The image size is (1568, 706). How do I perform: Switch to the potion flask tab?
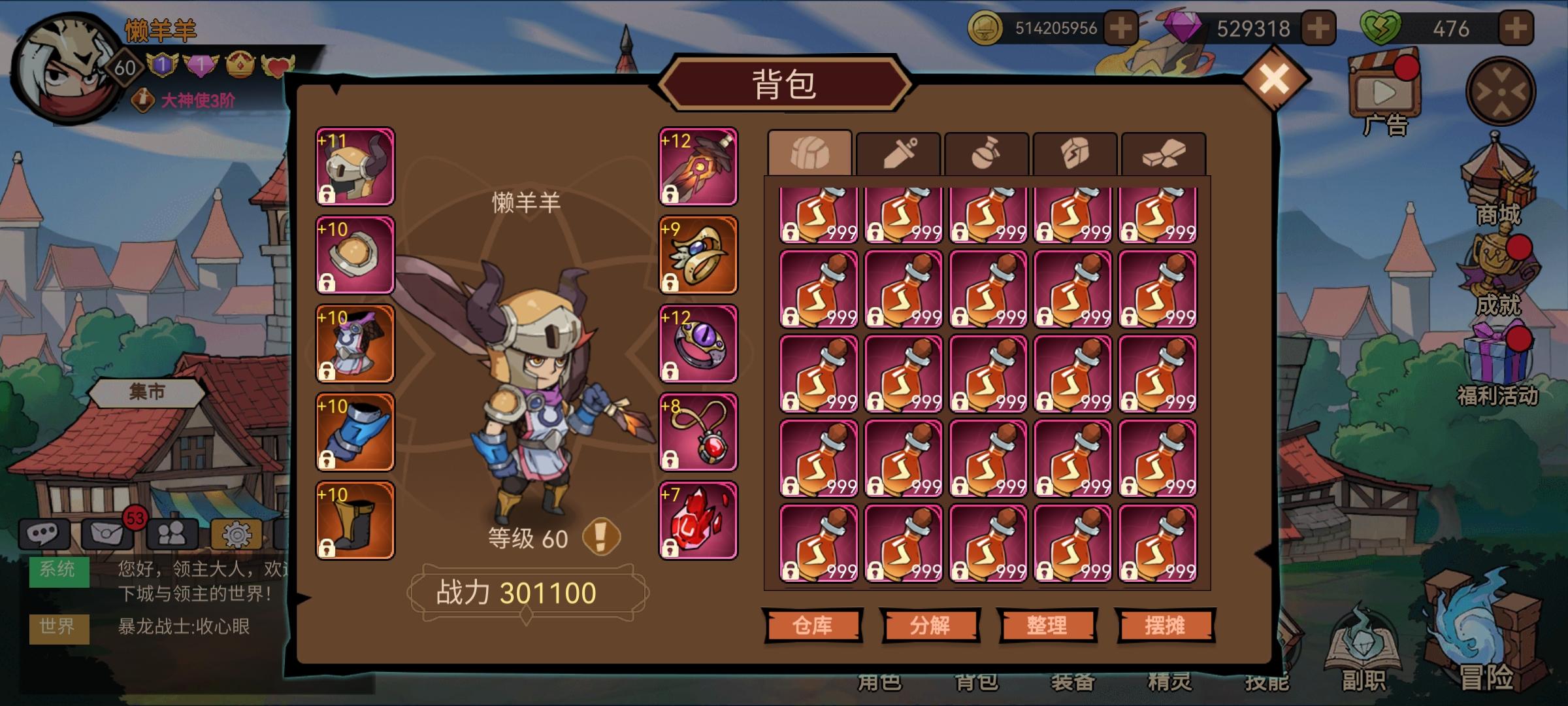pyautogui.click(x=987, y=151)
